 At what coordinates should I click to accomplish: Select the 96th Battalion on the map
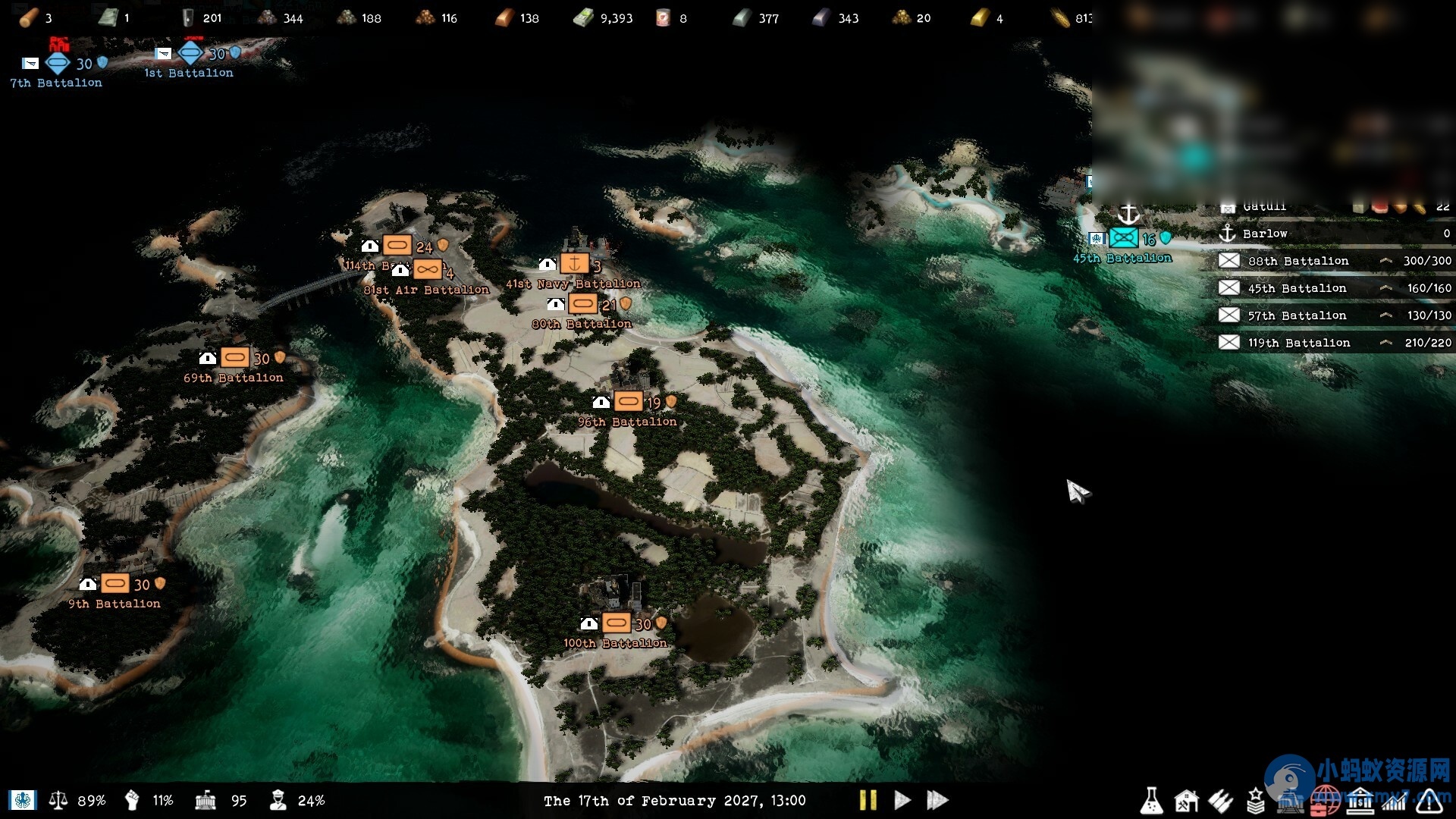(629, 400)
